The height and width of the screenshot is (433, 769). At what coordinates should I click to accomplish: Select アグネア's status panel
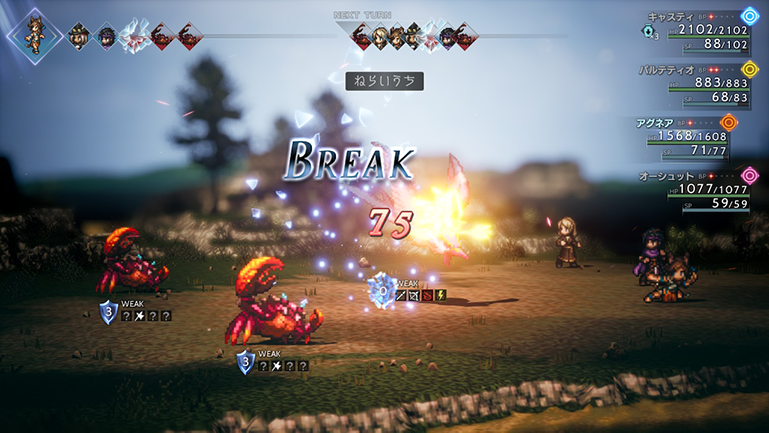click(700, 135)
